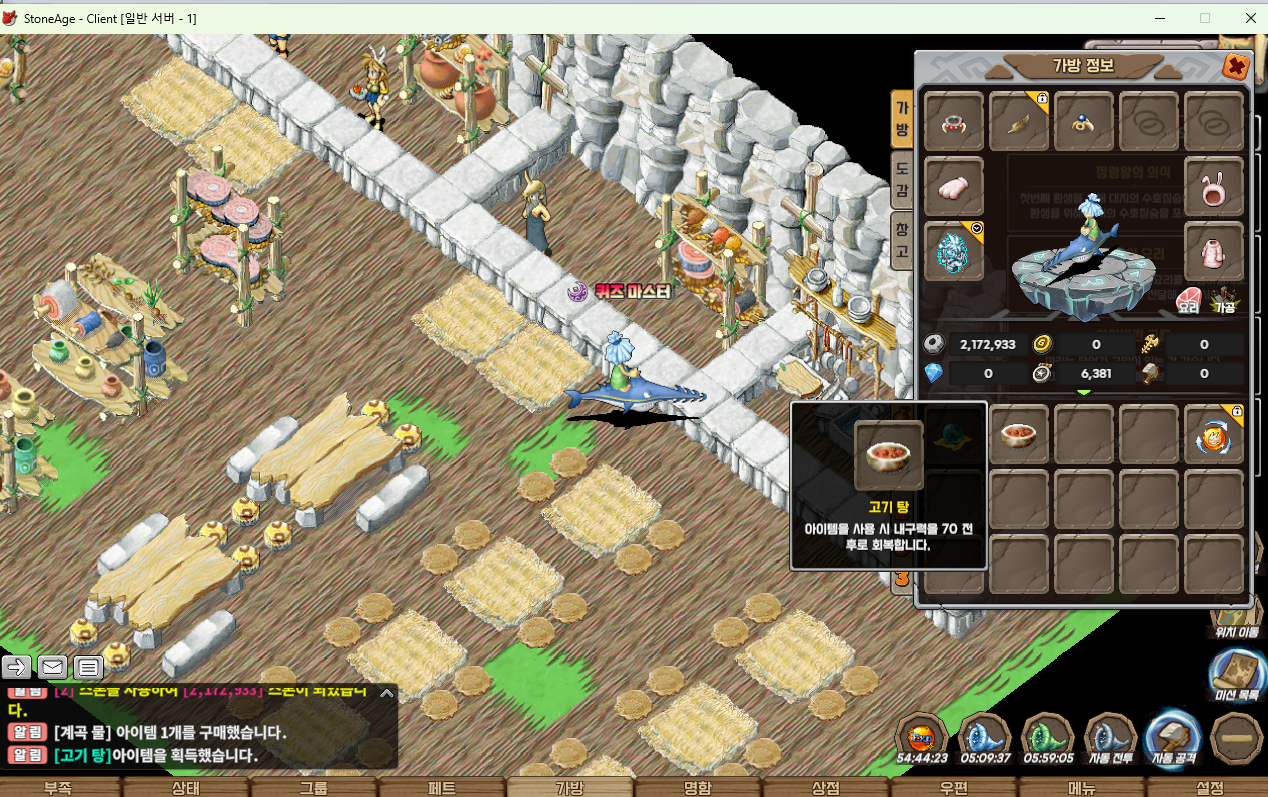The width and height of the screenshot is (1268, 797).
Task: Open the 요리 cooking button
Action: 1187,301
